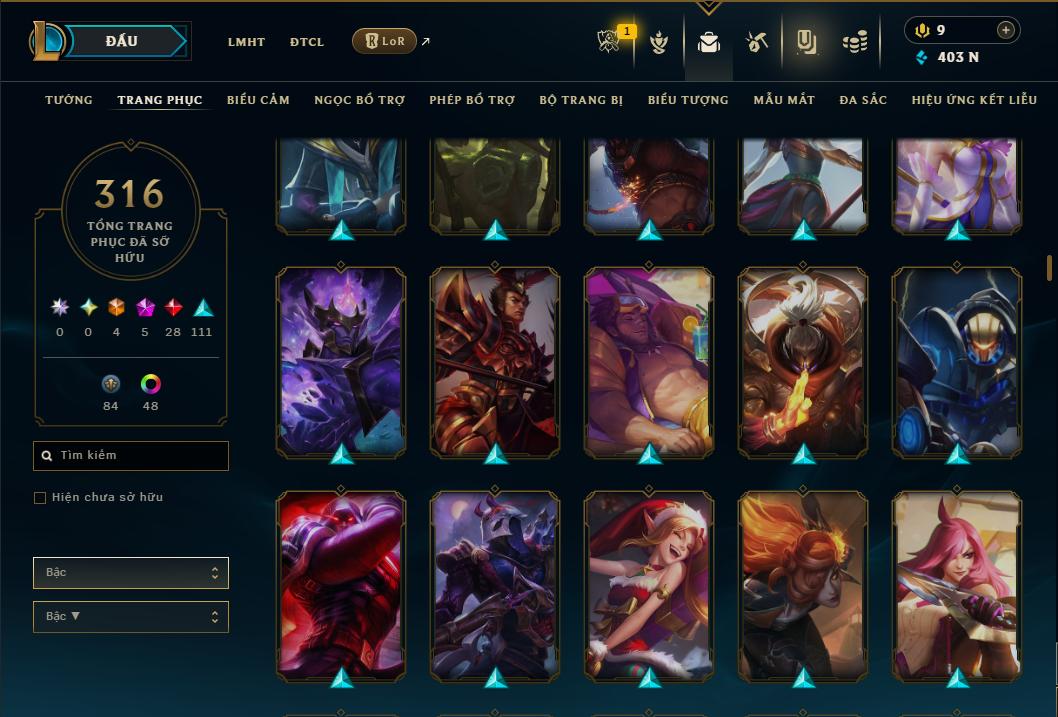Open the BIỂU CẢM emotes tab
The image size is (1058, 717).
click(x=258, y=100)
